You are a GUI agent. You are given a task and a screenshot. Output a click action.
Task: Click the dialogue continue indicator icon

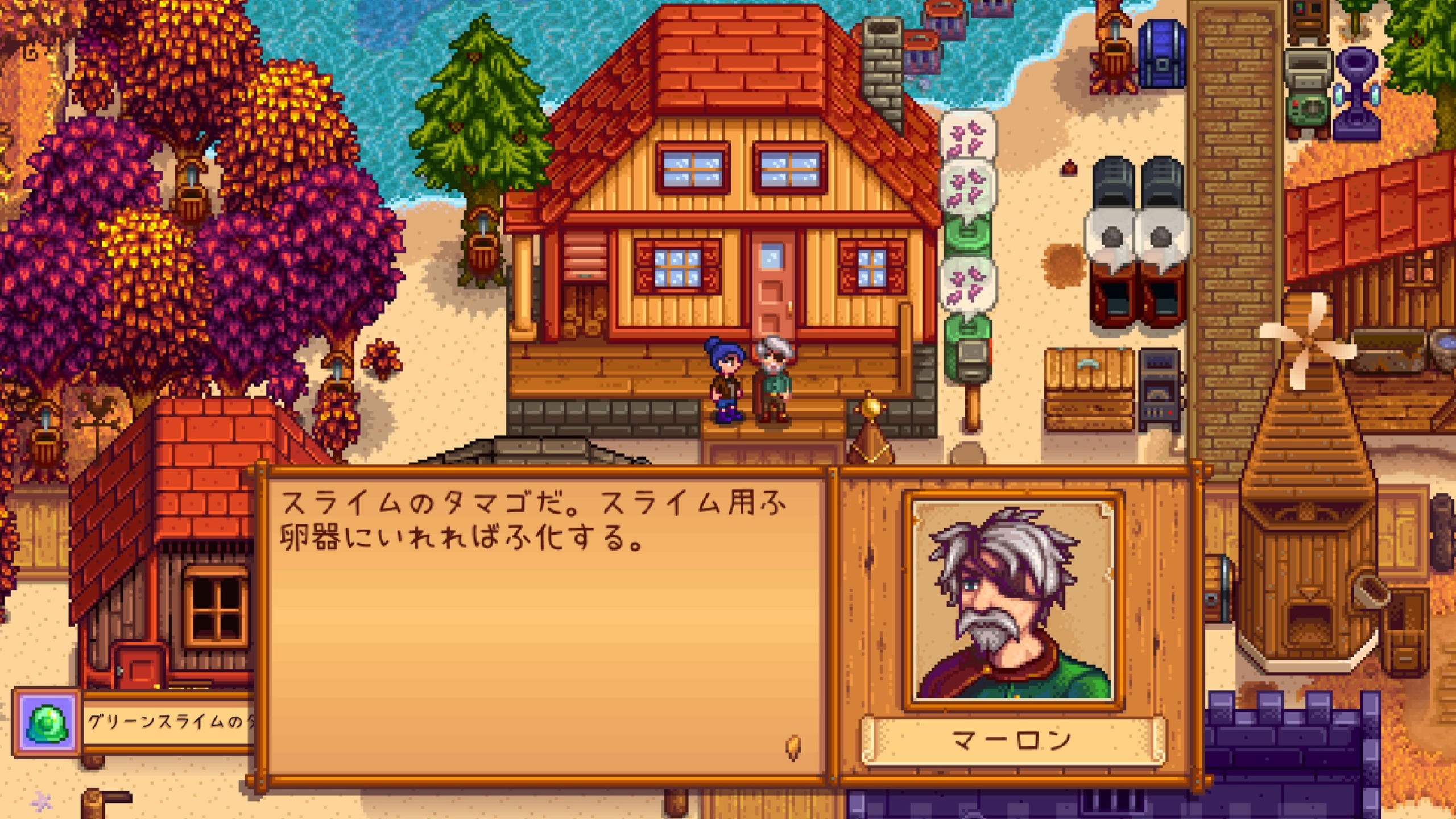(x=793, y=747)
